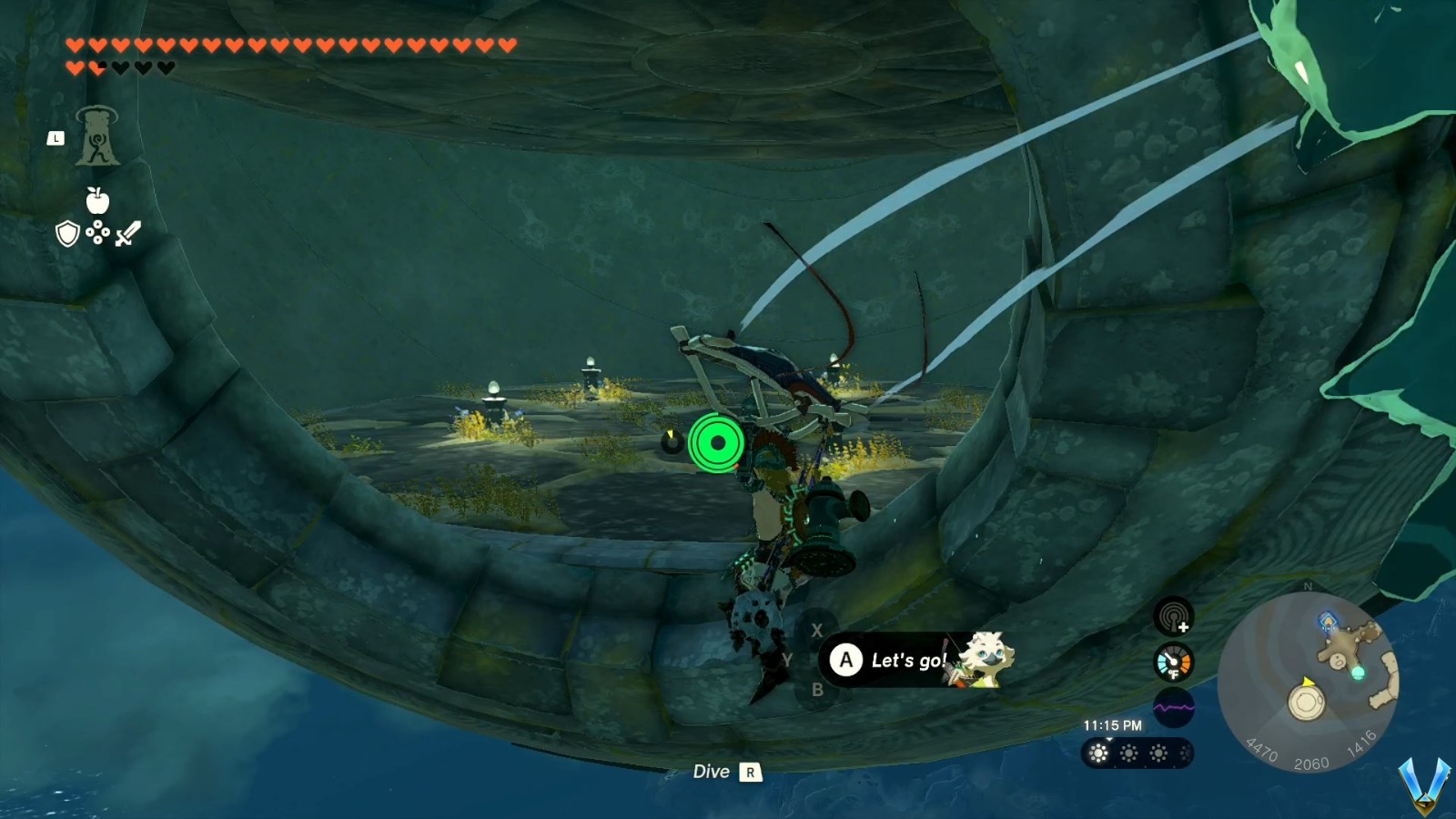1456x819 pixels.
Task: Click the N compass marker above the minimap
Action: point(1308,586)
